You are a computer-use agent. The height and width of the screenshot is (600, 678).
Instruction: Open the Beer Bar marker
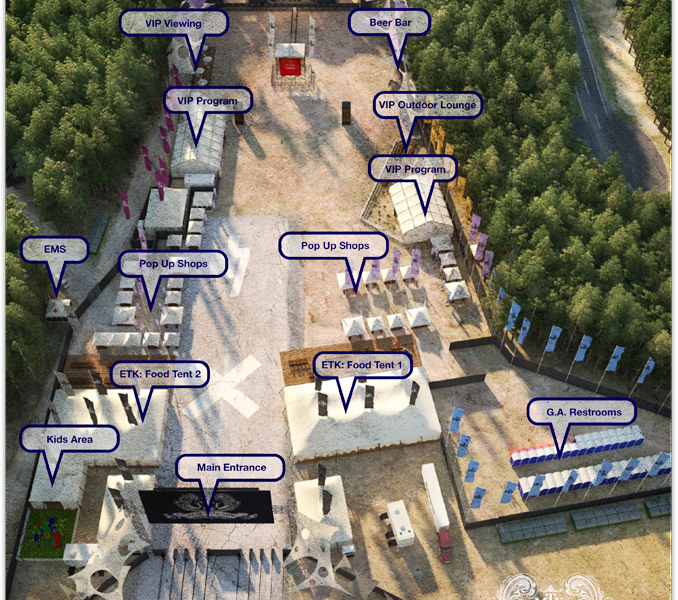point(390,22)
